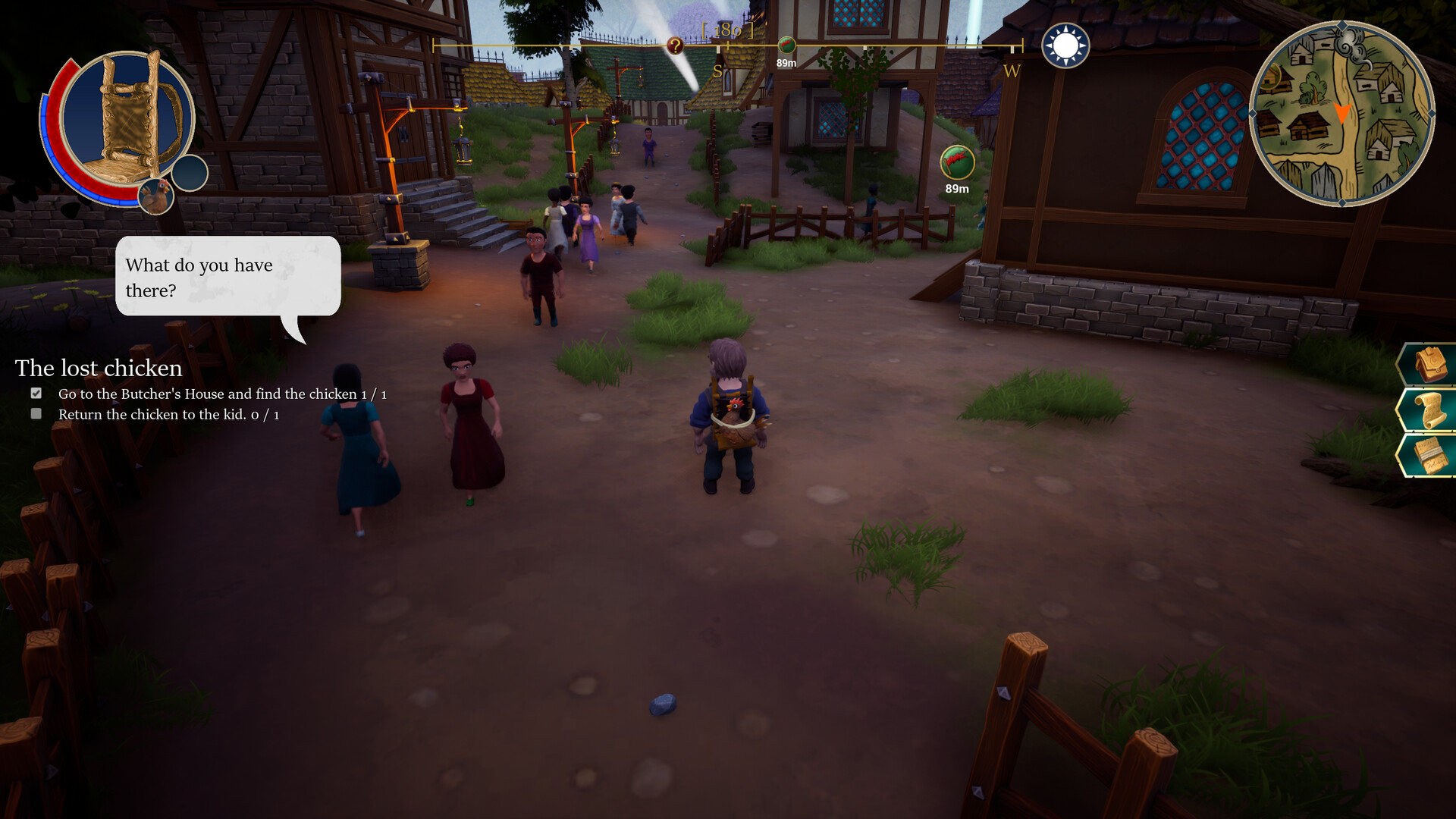The height and width of the screenshot is (819, 1456).
Task: Click the sun time-of-day indicator
Action: pos(1065,45)
